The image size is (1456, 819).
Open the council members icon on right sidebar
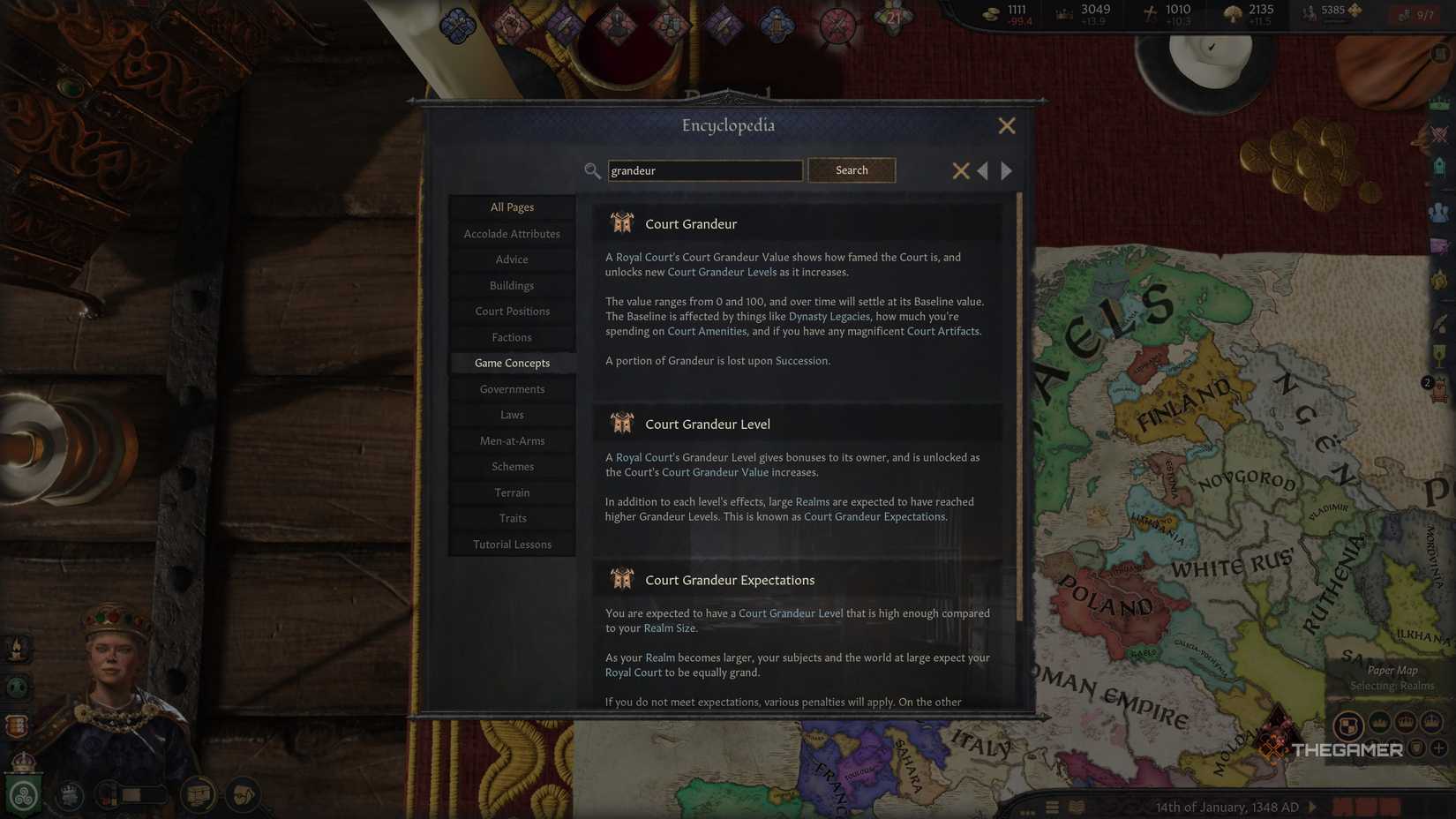coord(1438,212)
